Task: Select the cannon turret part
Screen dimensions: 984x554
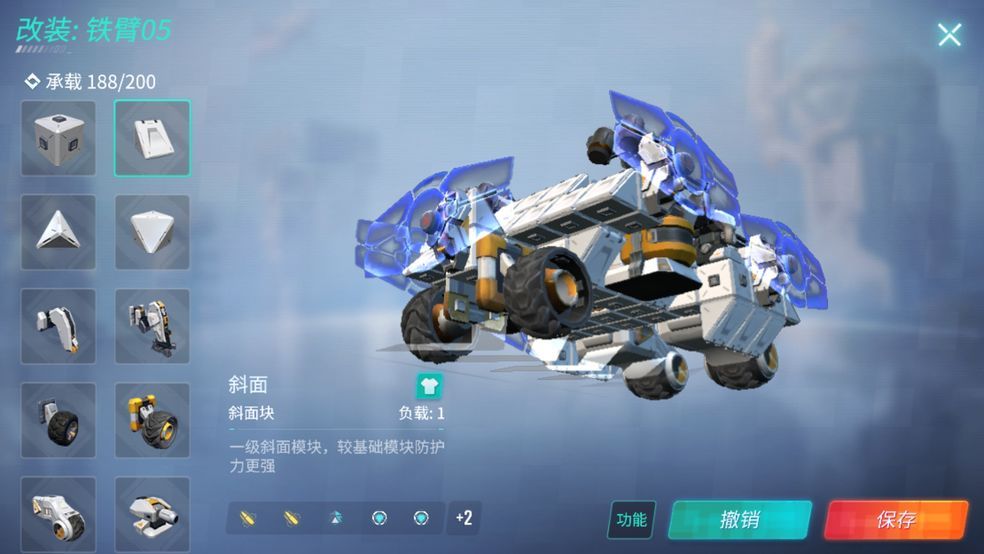Action: tap(152, 514)
